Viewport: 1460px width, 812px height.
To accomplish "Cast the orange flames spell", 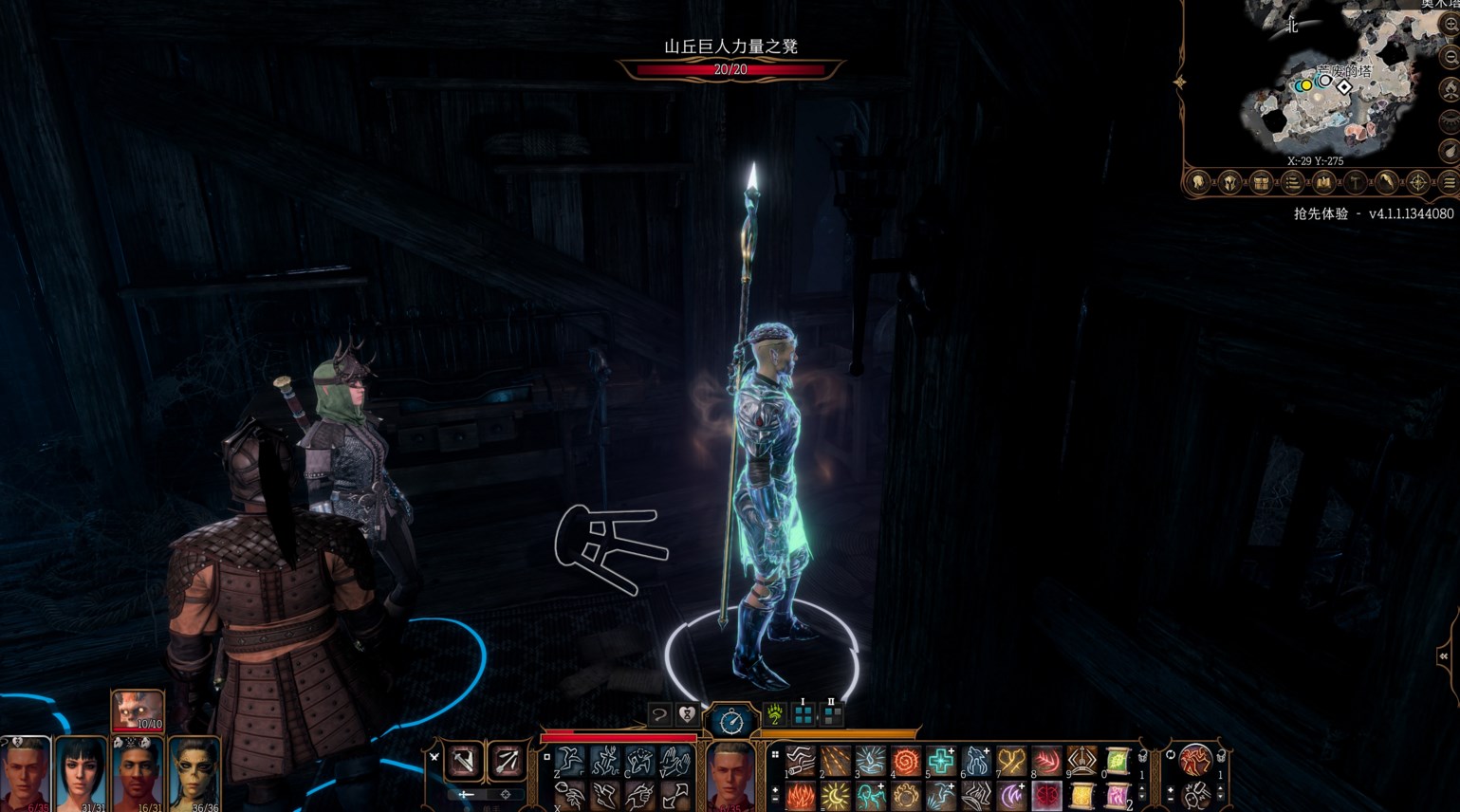I will [x=800, y=795].
